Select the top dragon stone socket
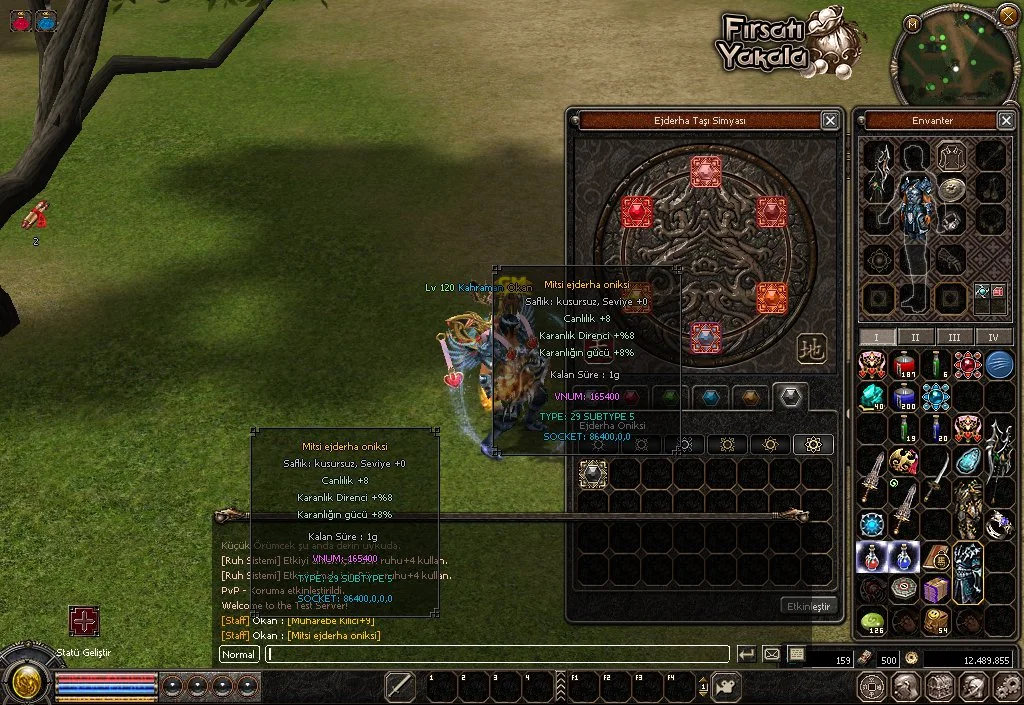Image resolution: width=1024 pixels, height=705 pixels. point(707,170)
